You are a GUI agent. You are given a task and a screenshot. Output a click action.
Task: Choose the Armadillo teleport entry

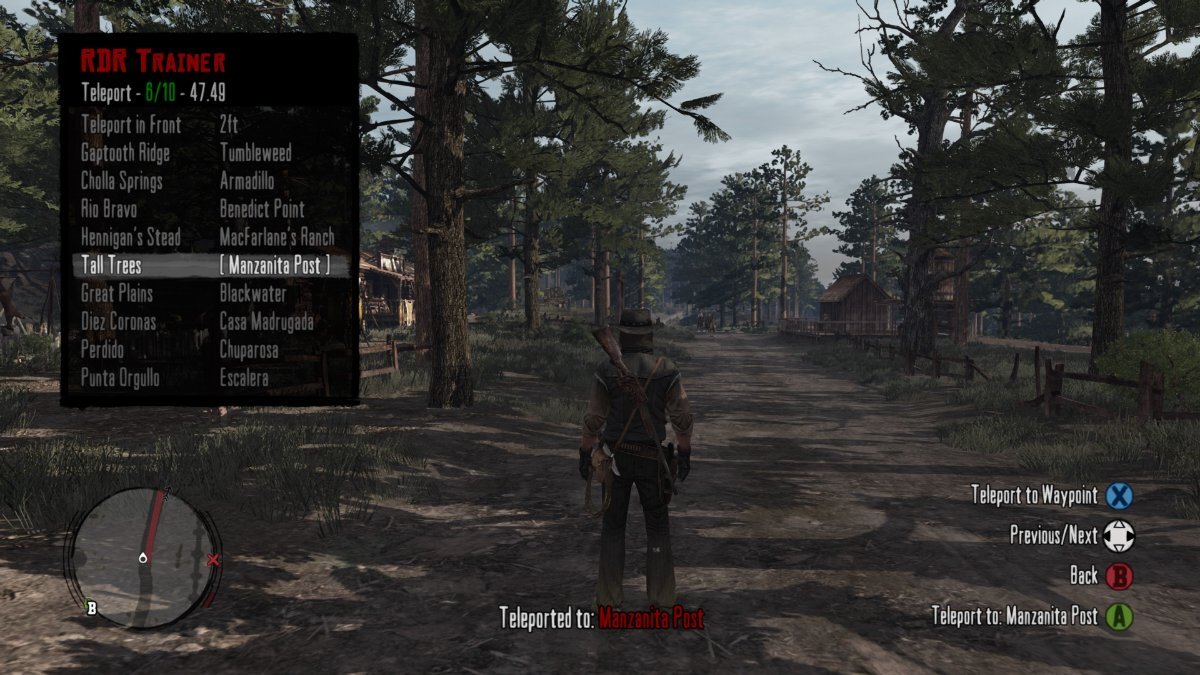point(246,181)
